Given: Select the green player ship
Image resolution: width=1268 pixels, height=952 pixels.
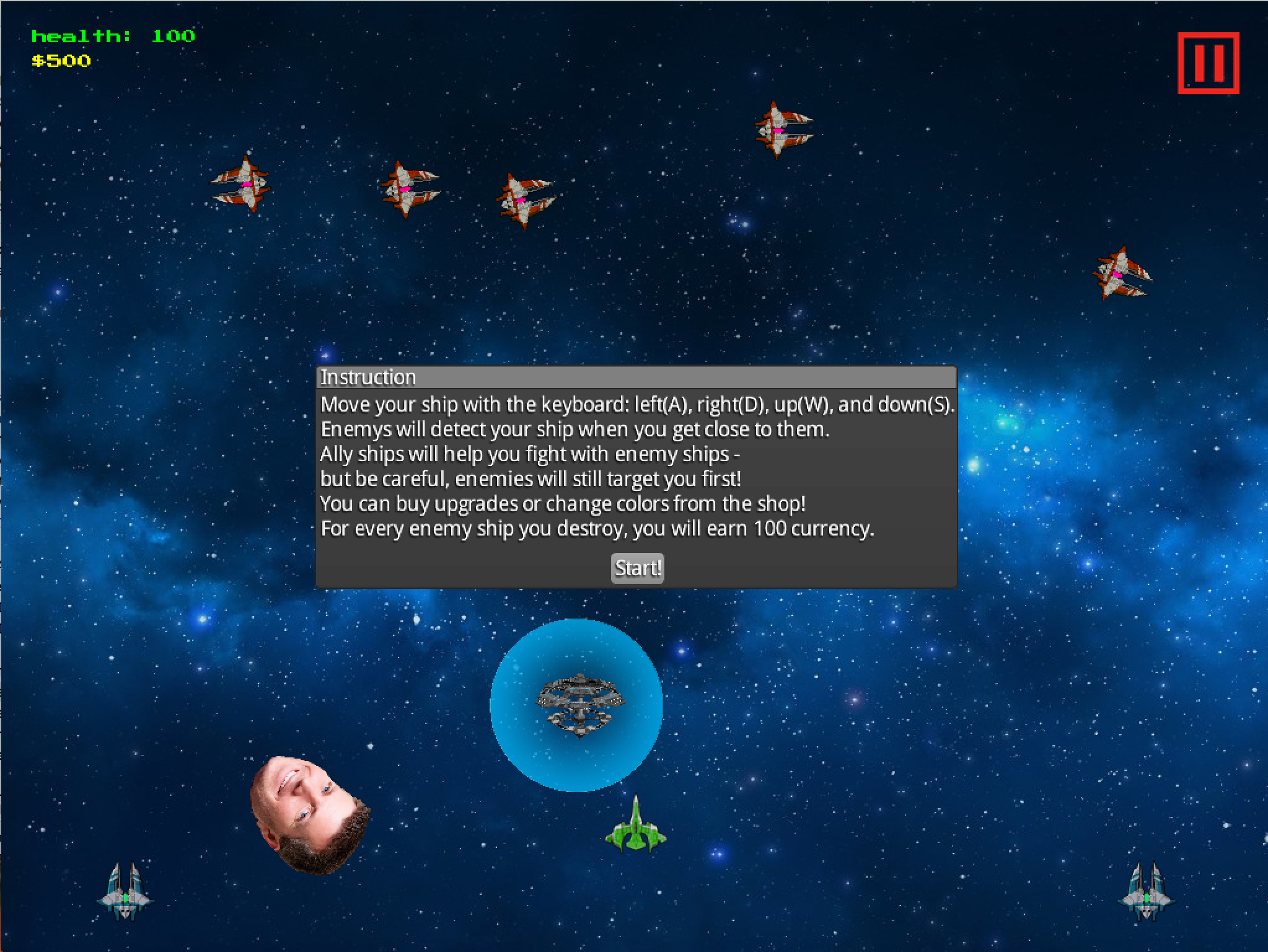Looking at the screenshot, I should pyautogui.click(x=636, y=828).
